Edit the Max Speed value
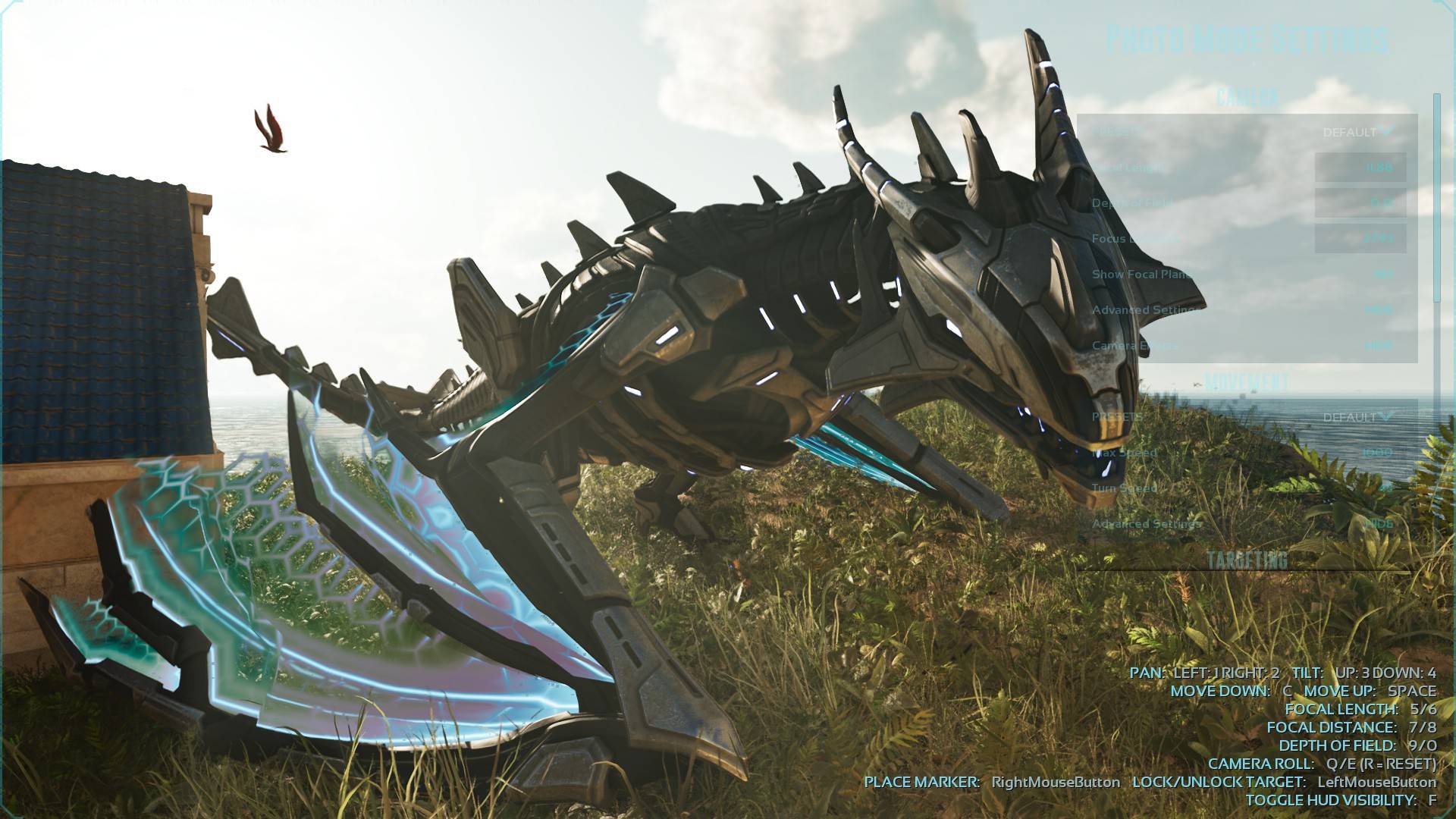This screenshot has width=1456, height=819. tap(1376, 453)
